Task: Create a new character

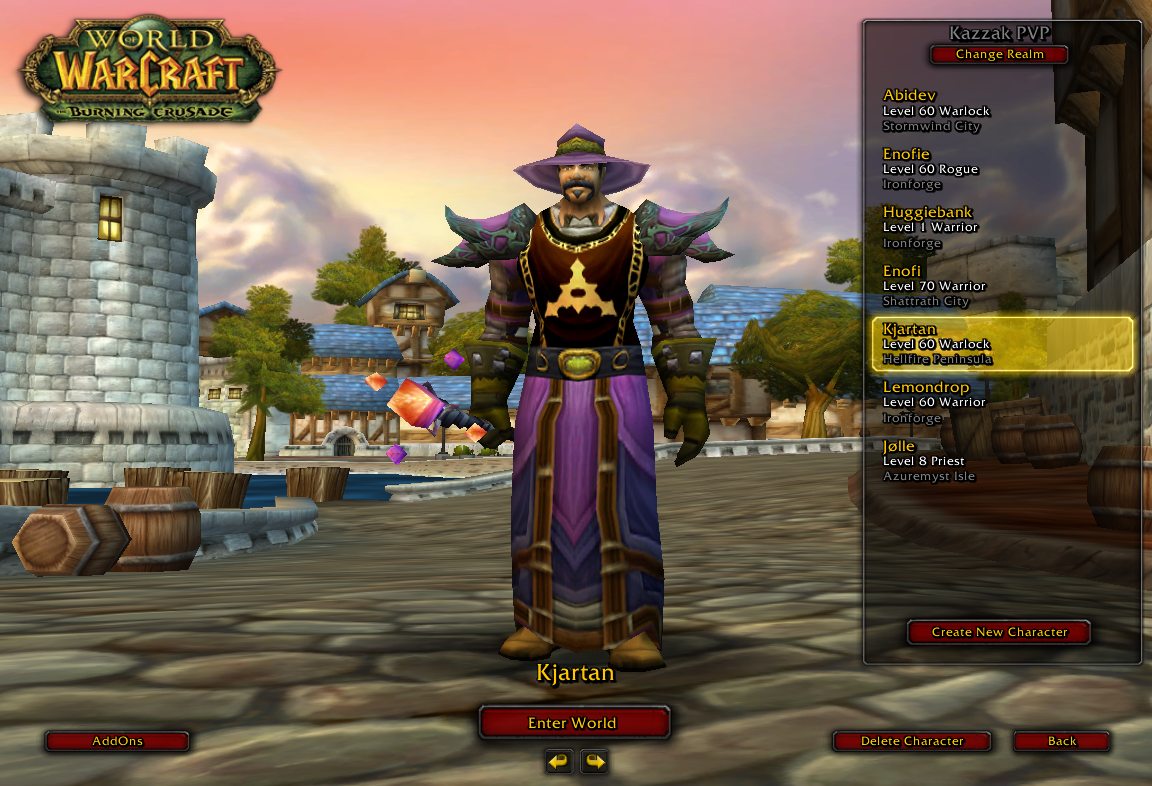Action: [x=999, y=632]
